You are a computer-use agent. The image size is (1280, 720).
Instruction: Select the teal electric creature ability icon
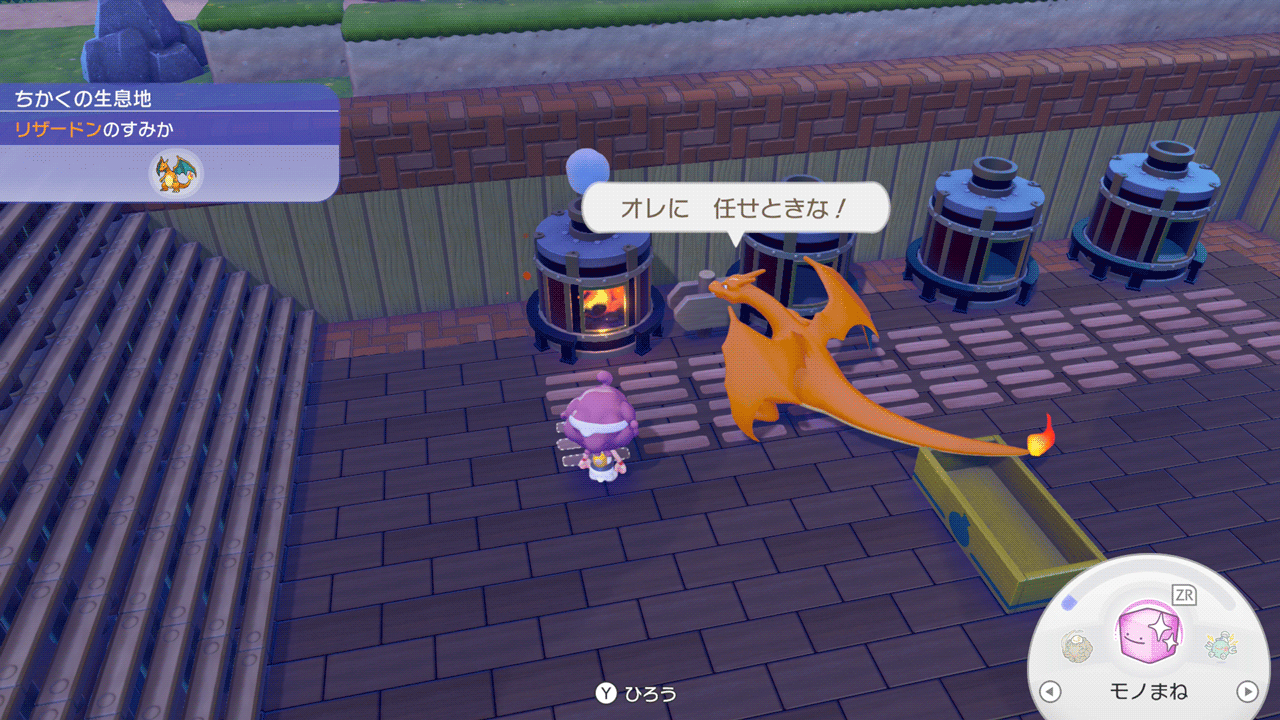tap(1220, 645)
